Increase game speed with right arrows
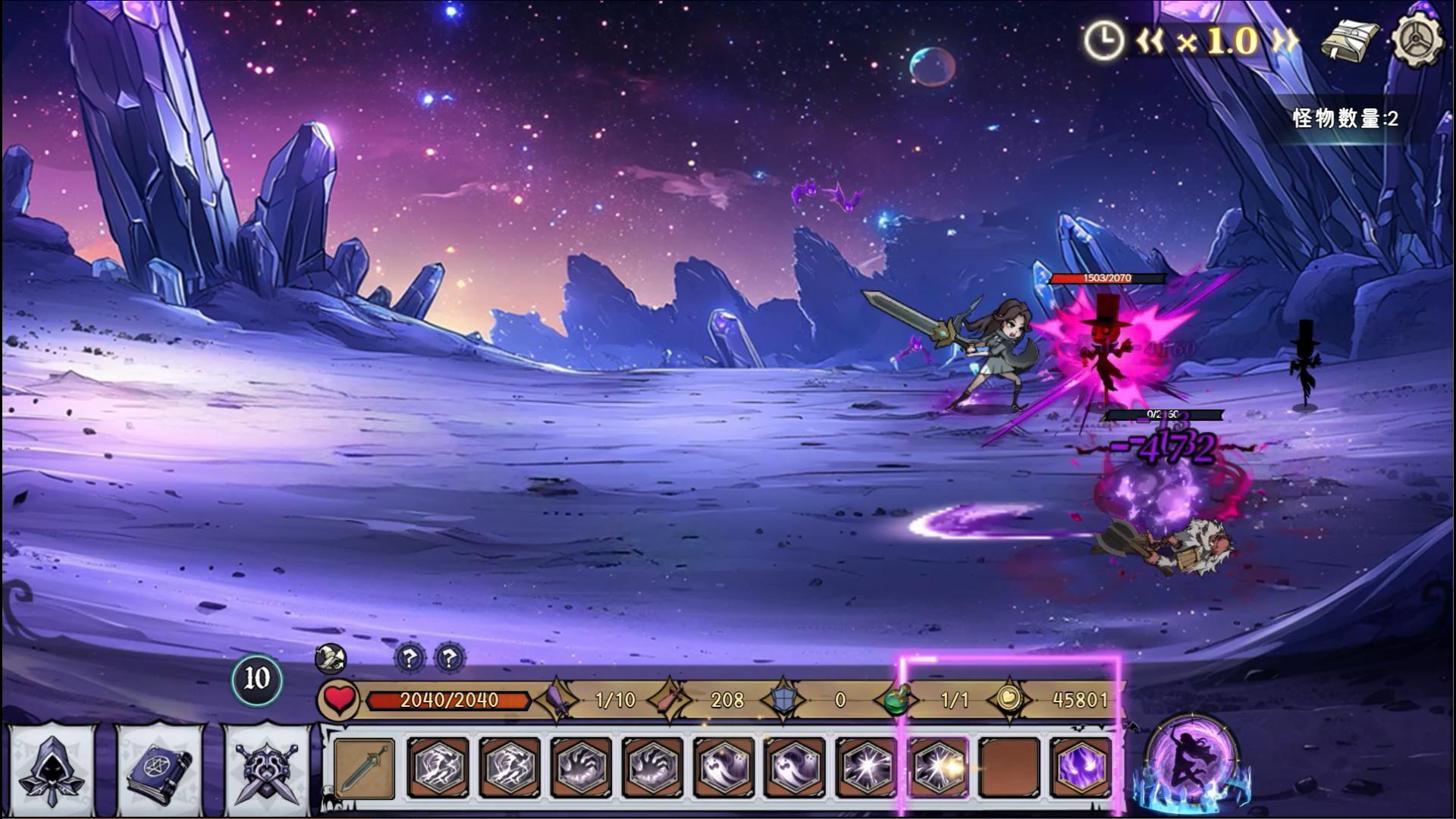Screen dimensions: 1456x819 [x=1285, y=41]
